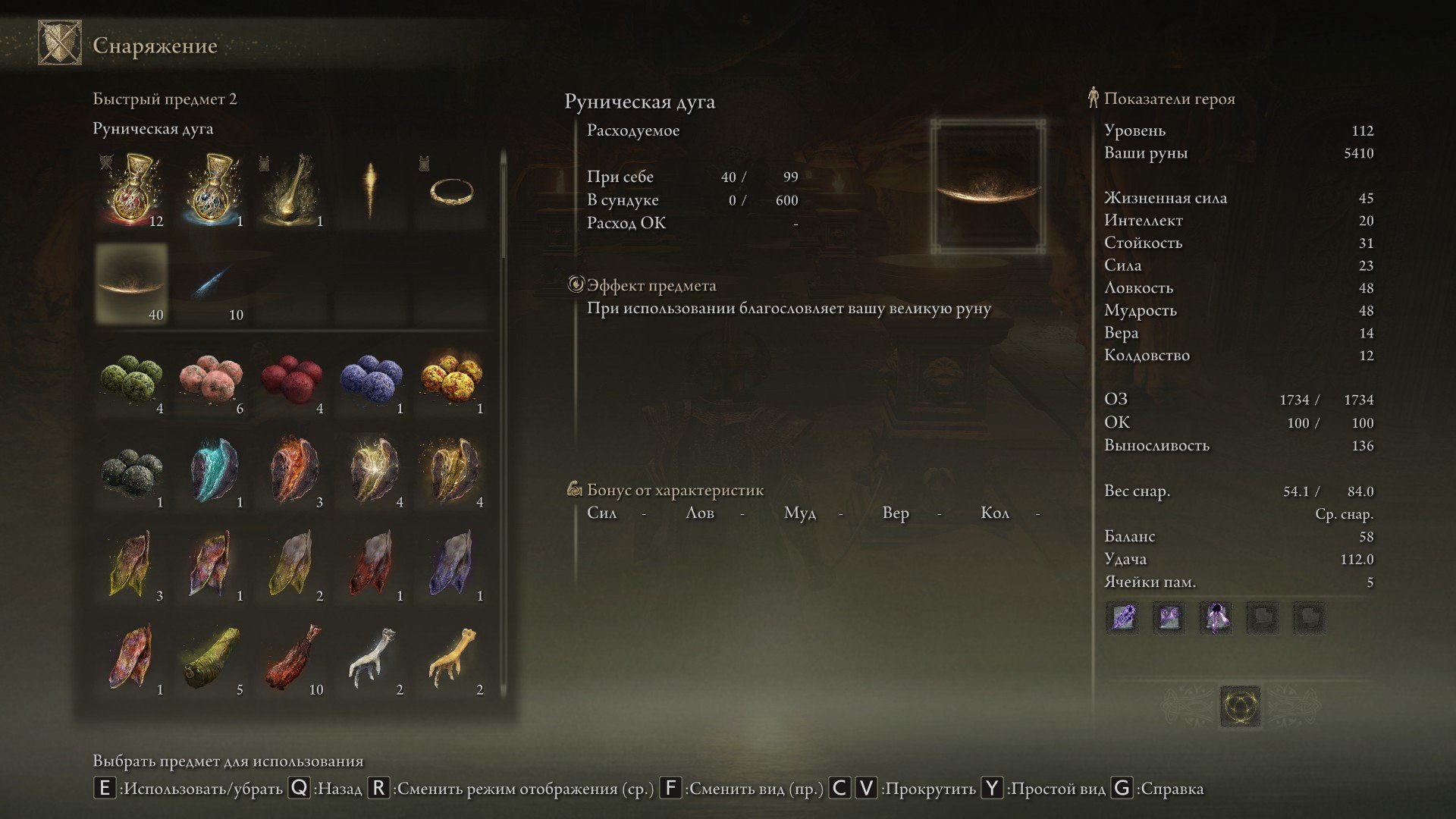The width and height of the screenshot is (1456, 819).
Task: Pick the yellow speckled boluses stack
Action: click(x=452, y=378)
